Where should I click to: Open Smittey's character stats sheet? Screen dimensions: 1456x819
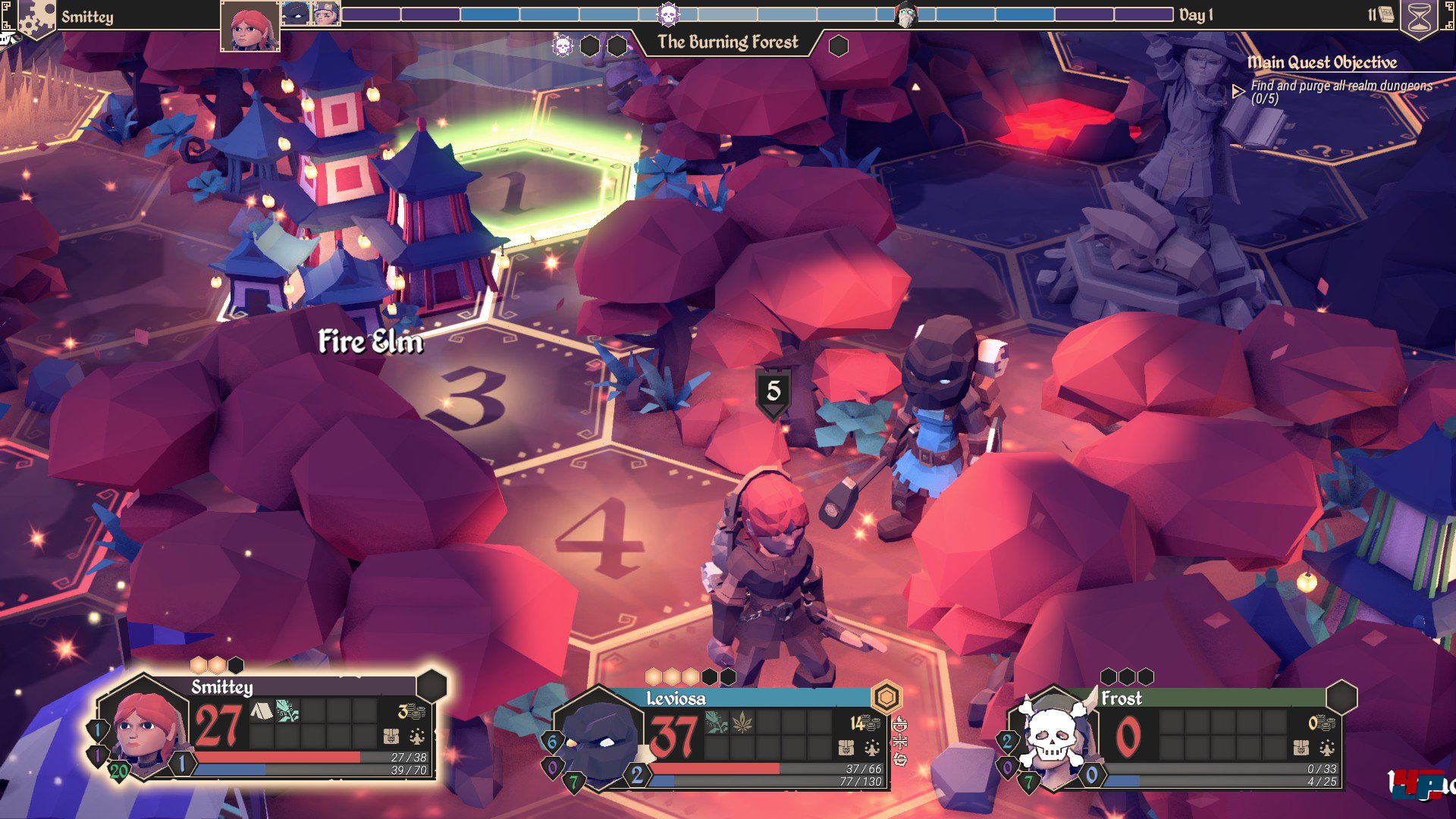(417, 736)
